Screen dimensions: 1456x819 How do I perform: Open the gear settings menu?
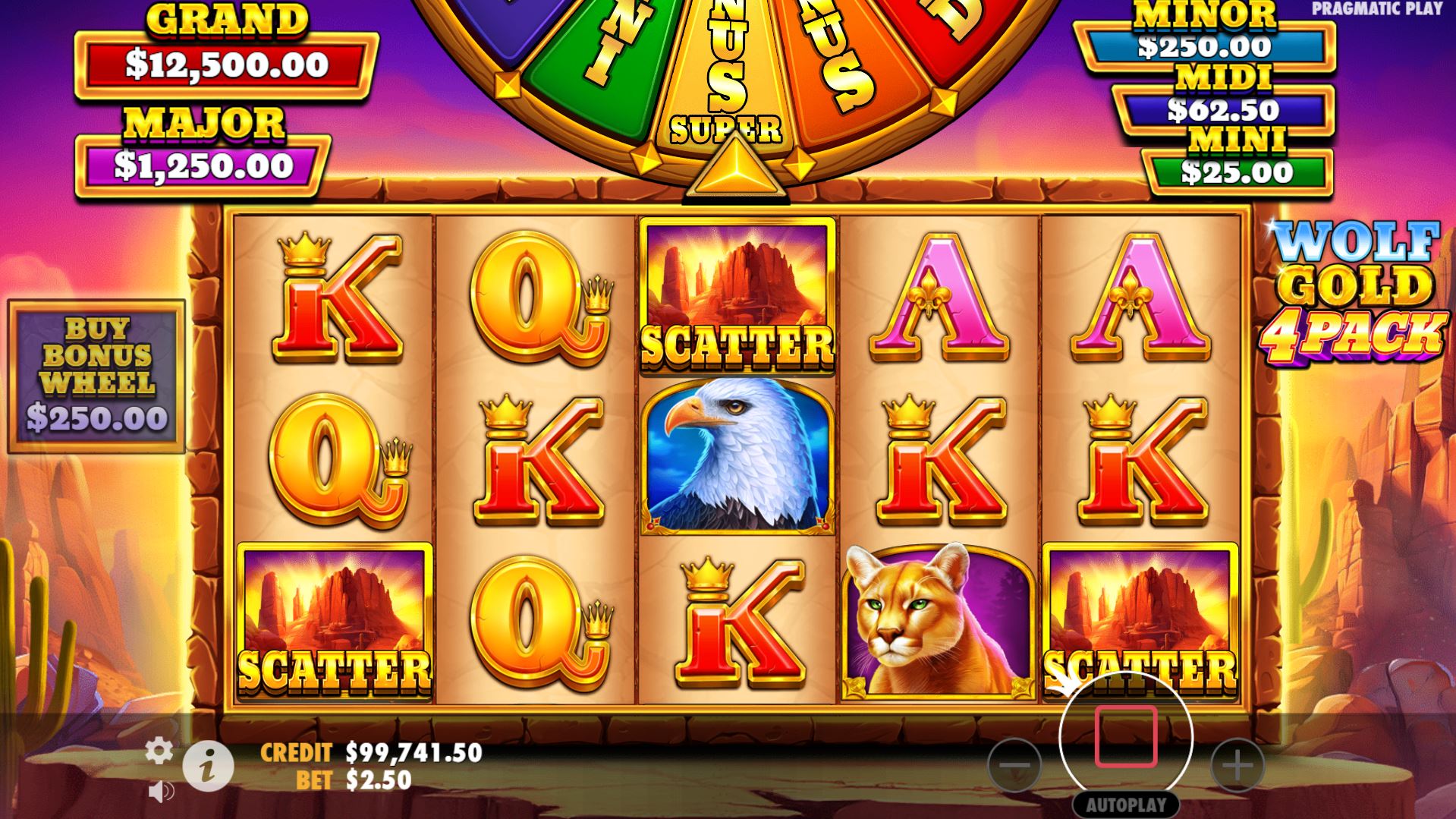tap(159, 751)
